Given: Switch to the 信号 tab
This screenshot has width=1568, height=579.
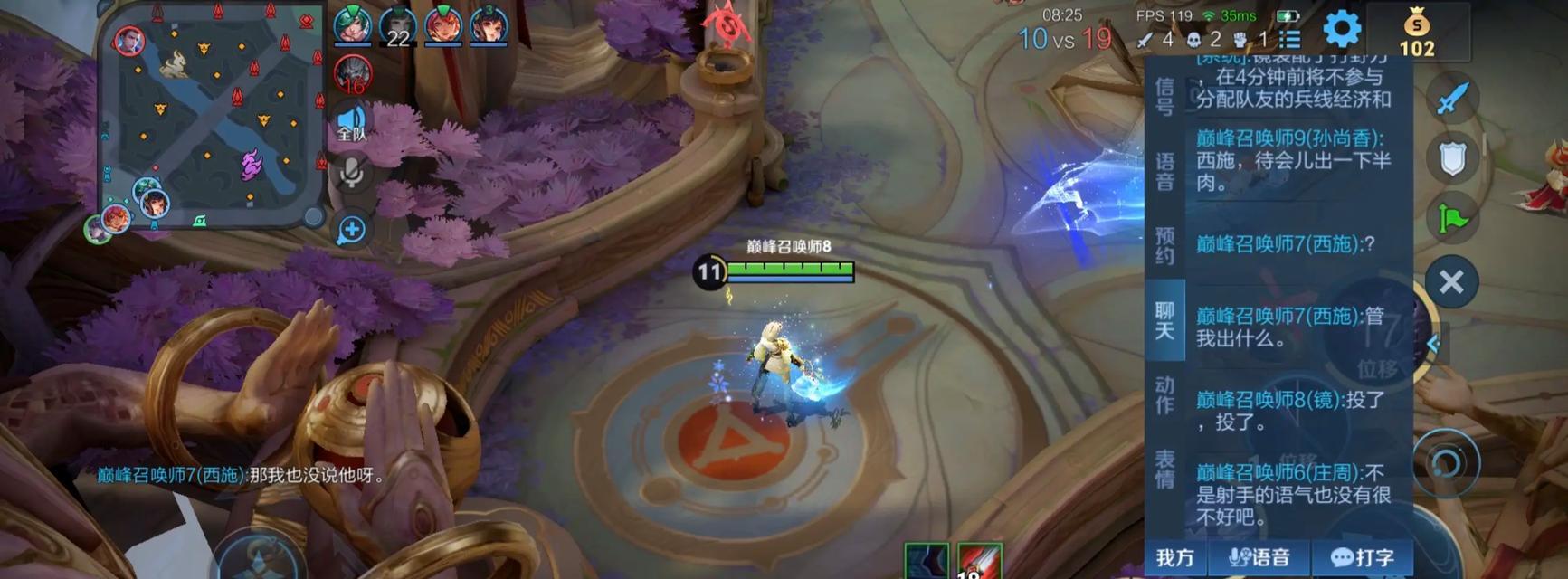Looking at the screenshot, I should [x=1164, y=97].
